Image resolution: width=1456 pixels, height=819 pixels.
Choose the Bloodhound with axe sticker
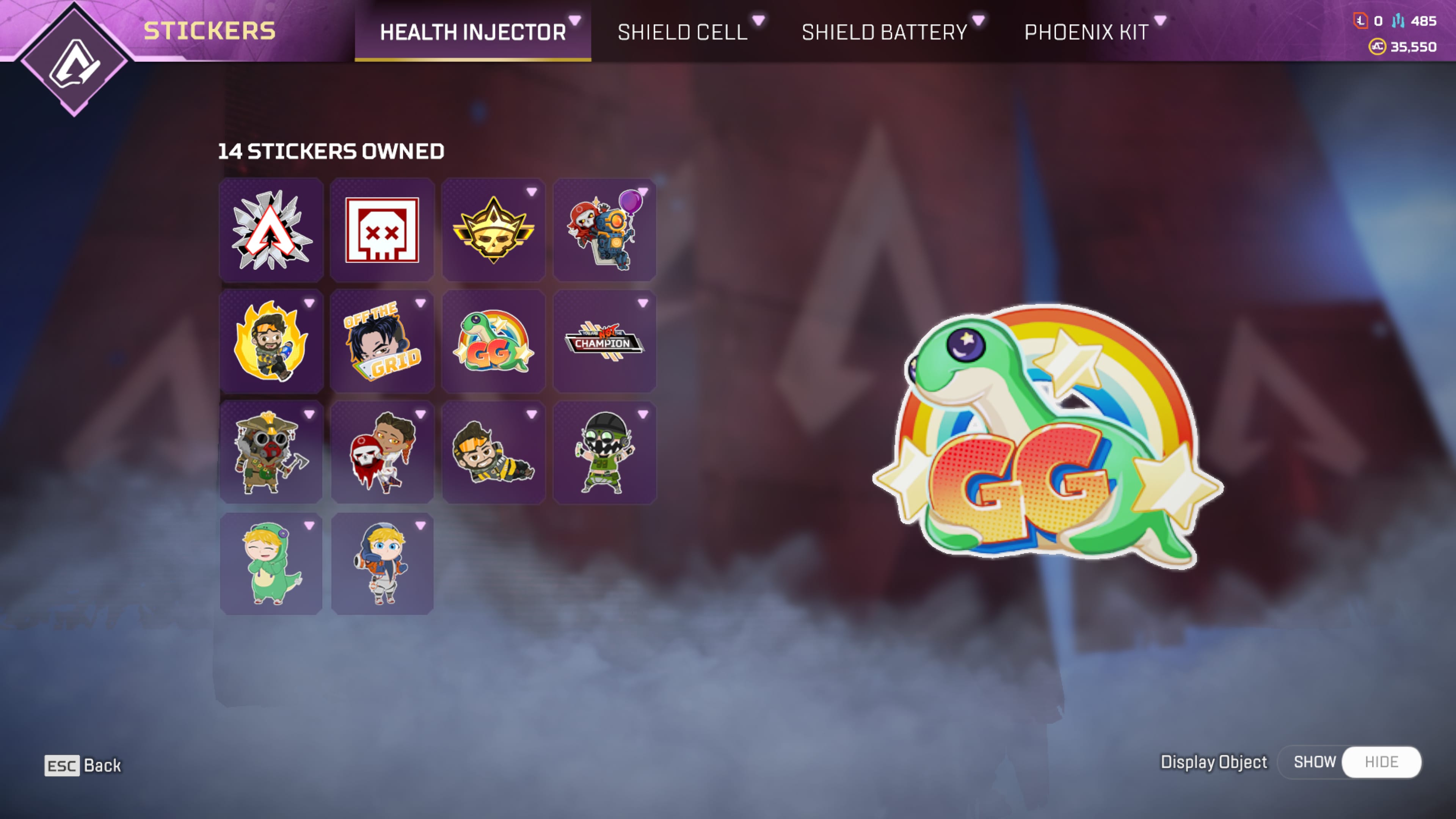(271, 452)
